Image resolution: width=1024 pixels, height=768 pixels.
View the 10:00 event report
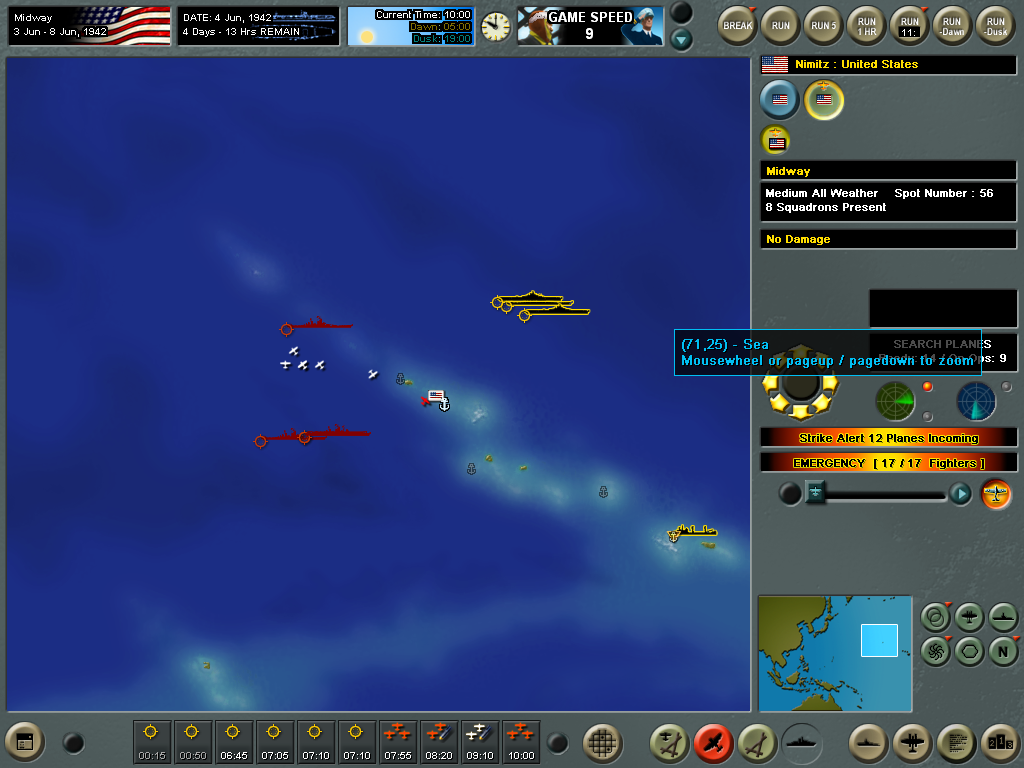pos(521,742)
